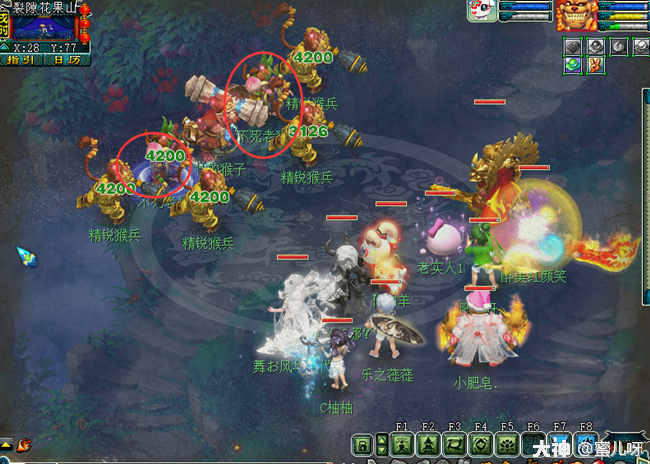The image size is (650, 464).
Task: Open the 日历 calendar button
Action: pyautogui.click(x=67, y=60)
